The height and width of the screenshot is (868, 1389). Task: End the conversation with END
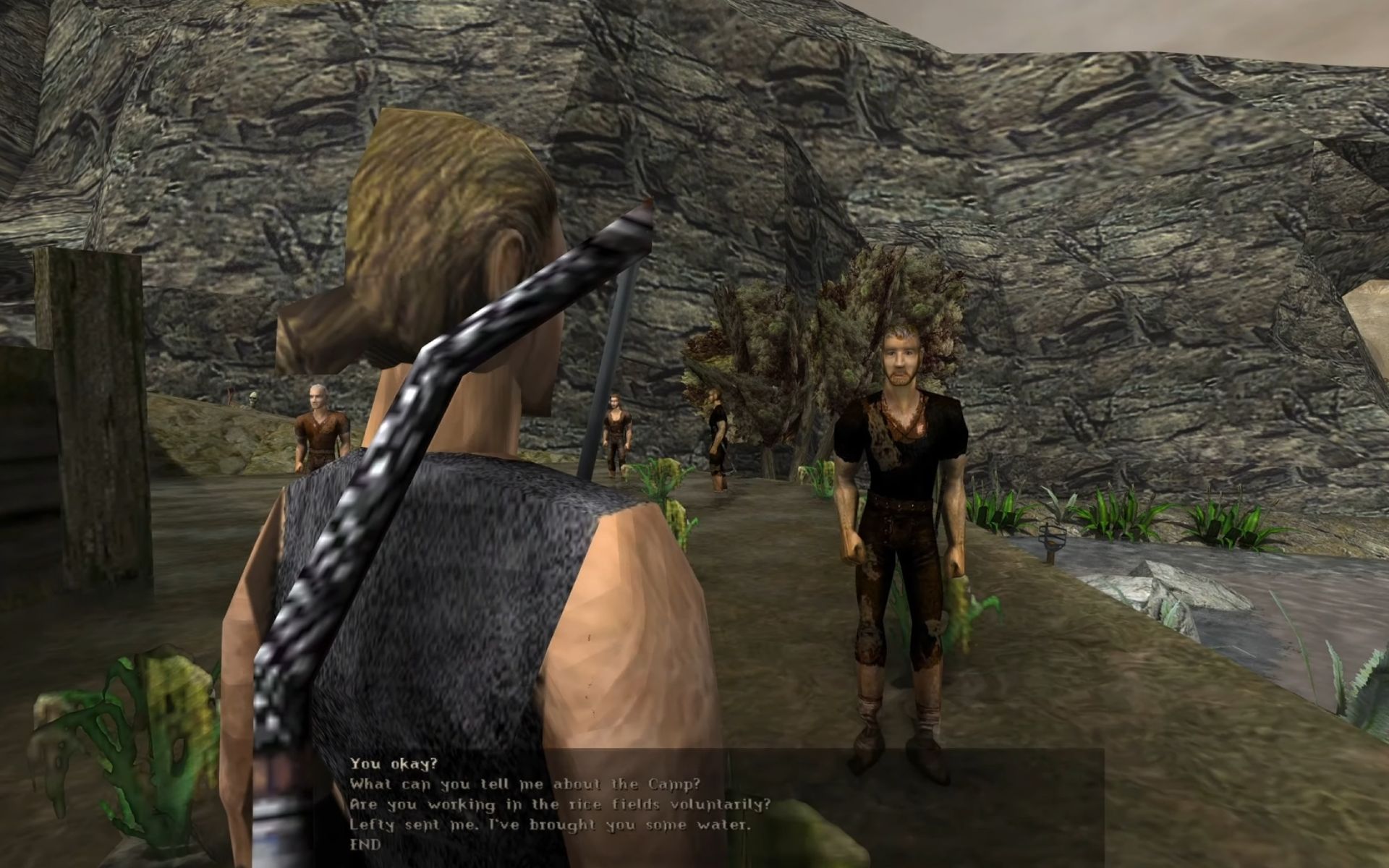[365, 844]
